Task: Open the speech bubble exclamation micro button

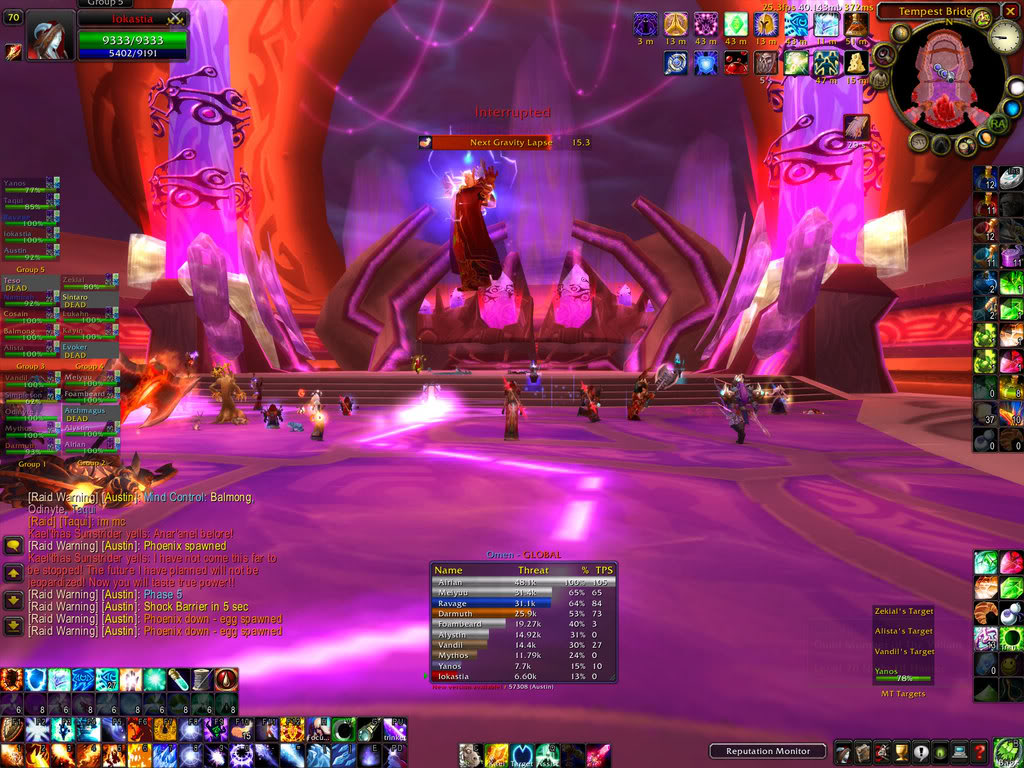Action: pos(920,752)
